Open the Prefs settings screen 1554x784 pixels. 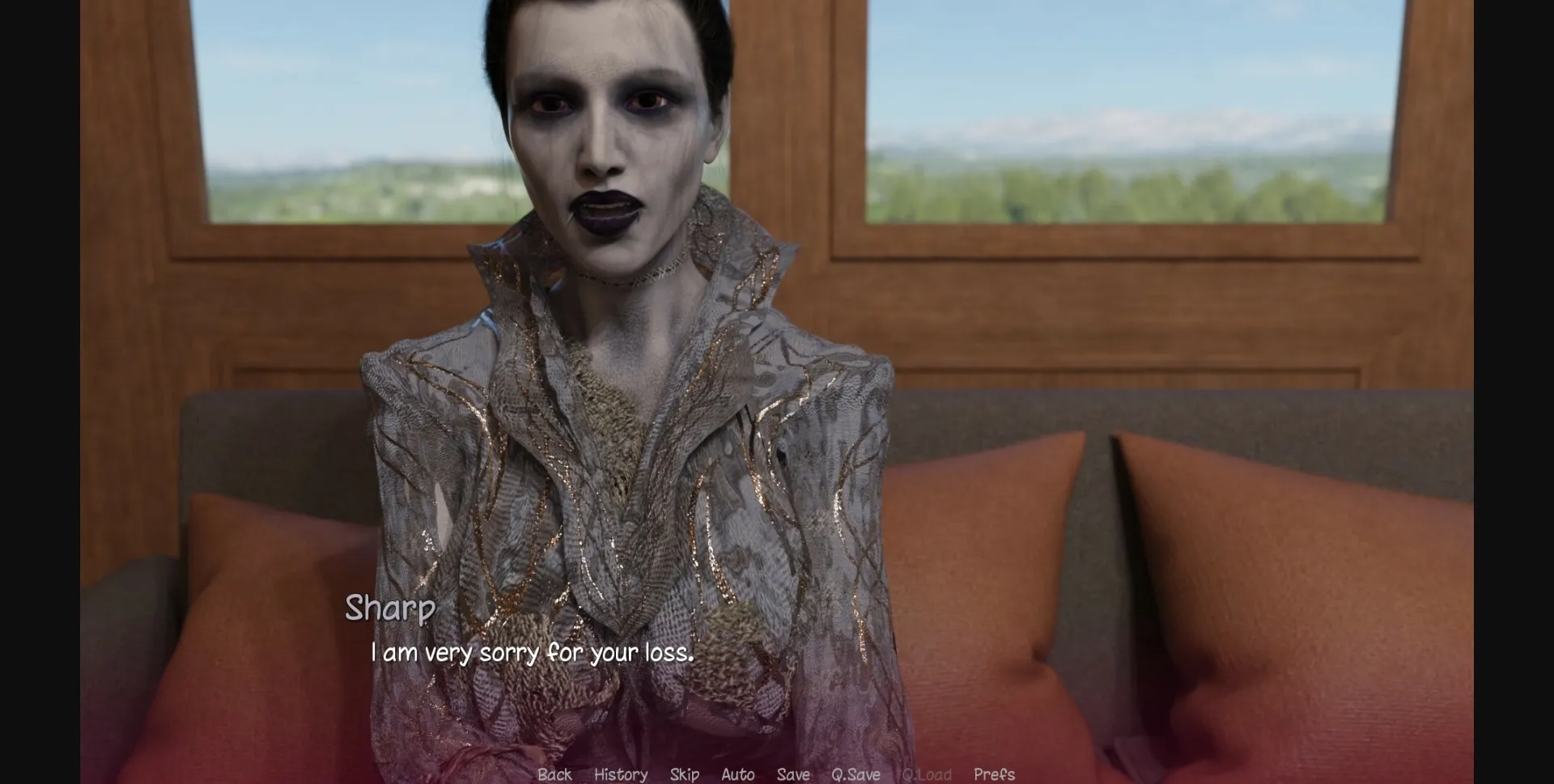(x=994, y=774)
